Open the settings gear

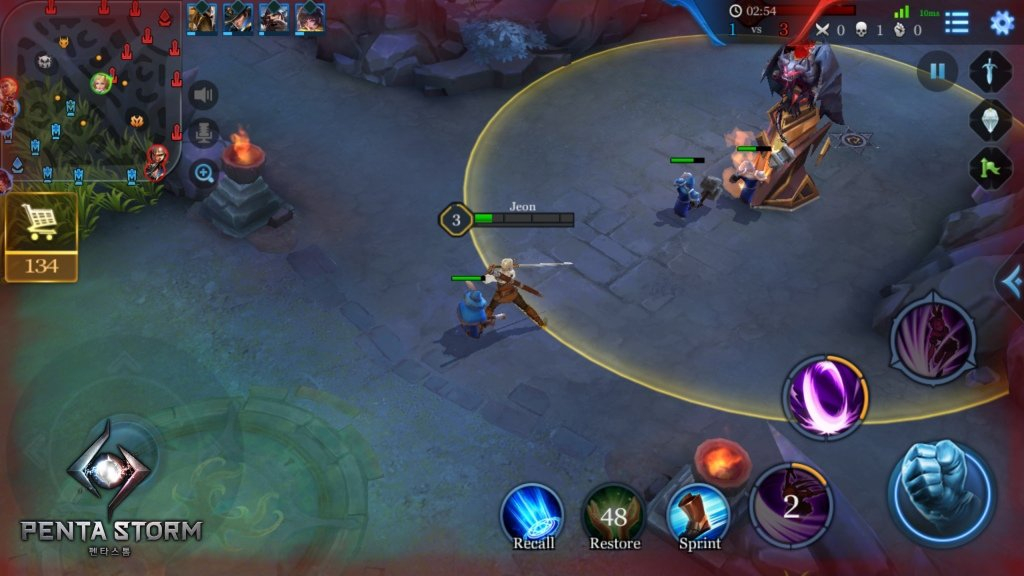(1001, 22)
